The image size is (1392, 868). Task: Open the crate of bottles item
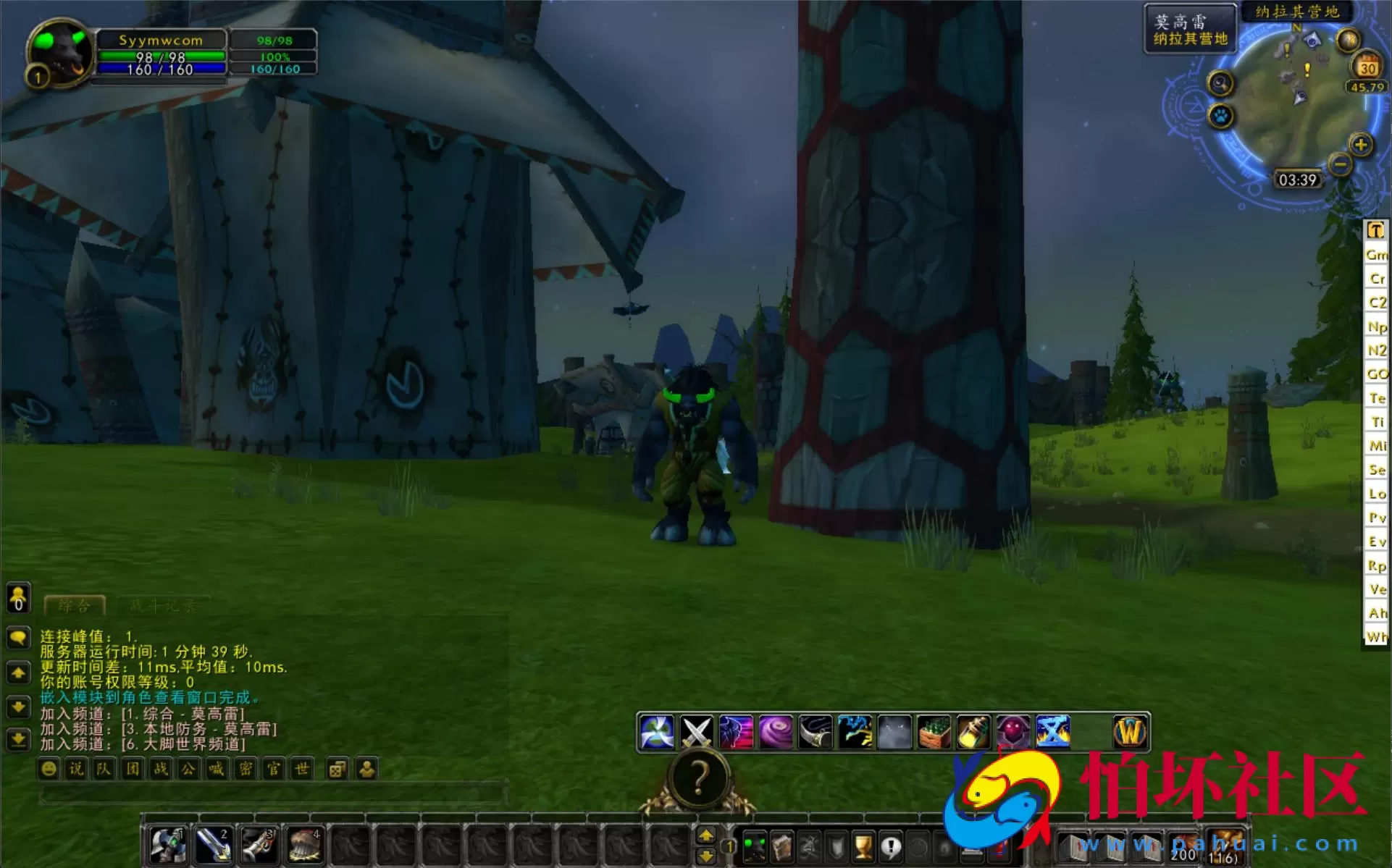point(931,732)
